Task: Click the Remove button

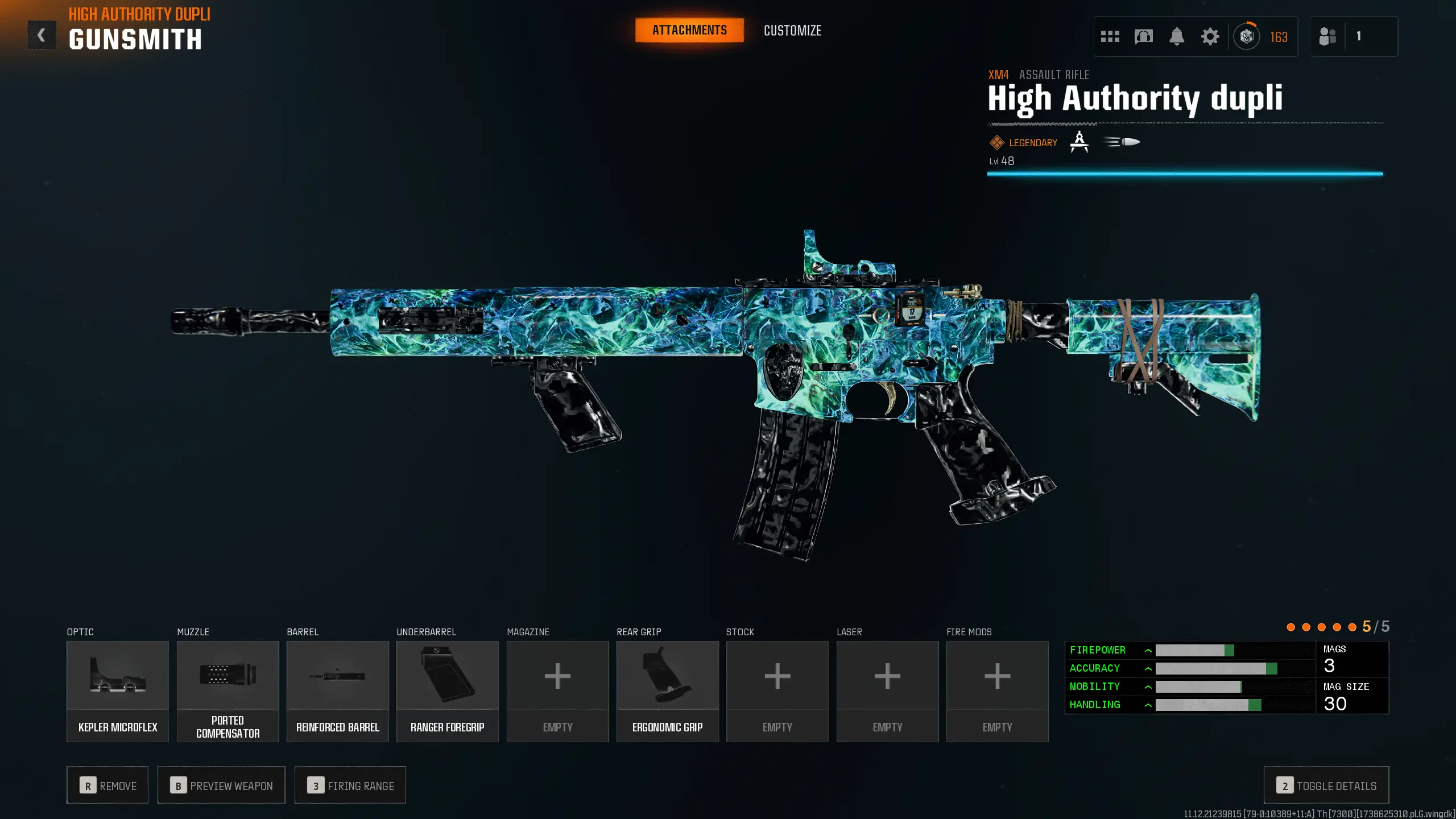Action: [107, 785]
